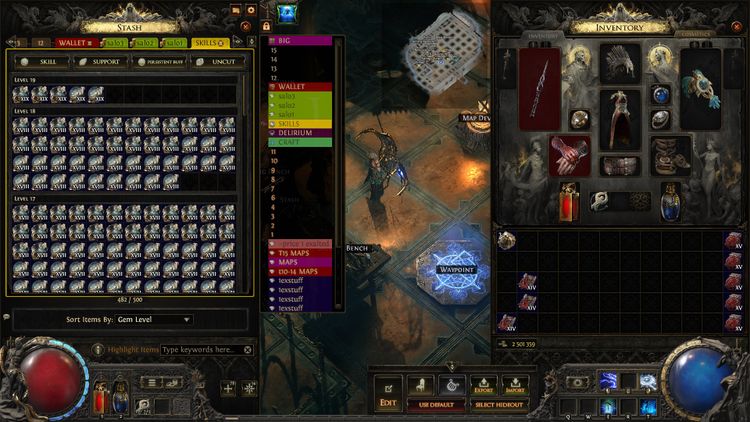Select the equipped feathered helmet slot
The image size is (750, 422).
pos(621,62)
